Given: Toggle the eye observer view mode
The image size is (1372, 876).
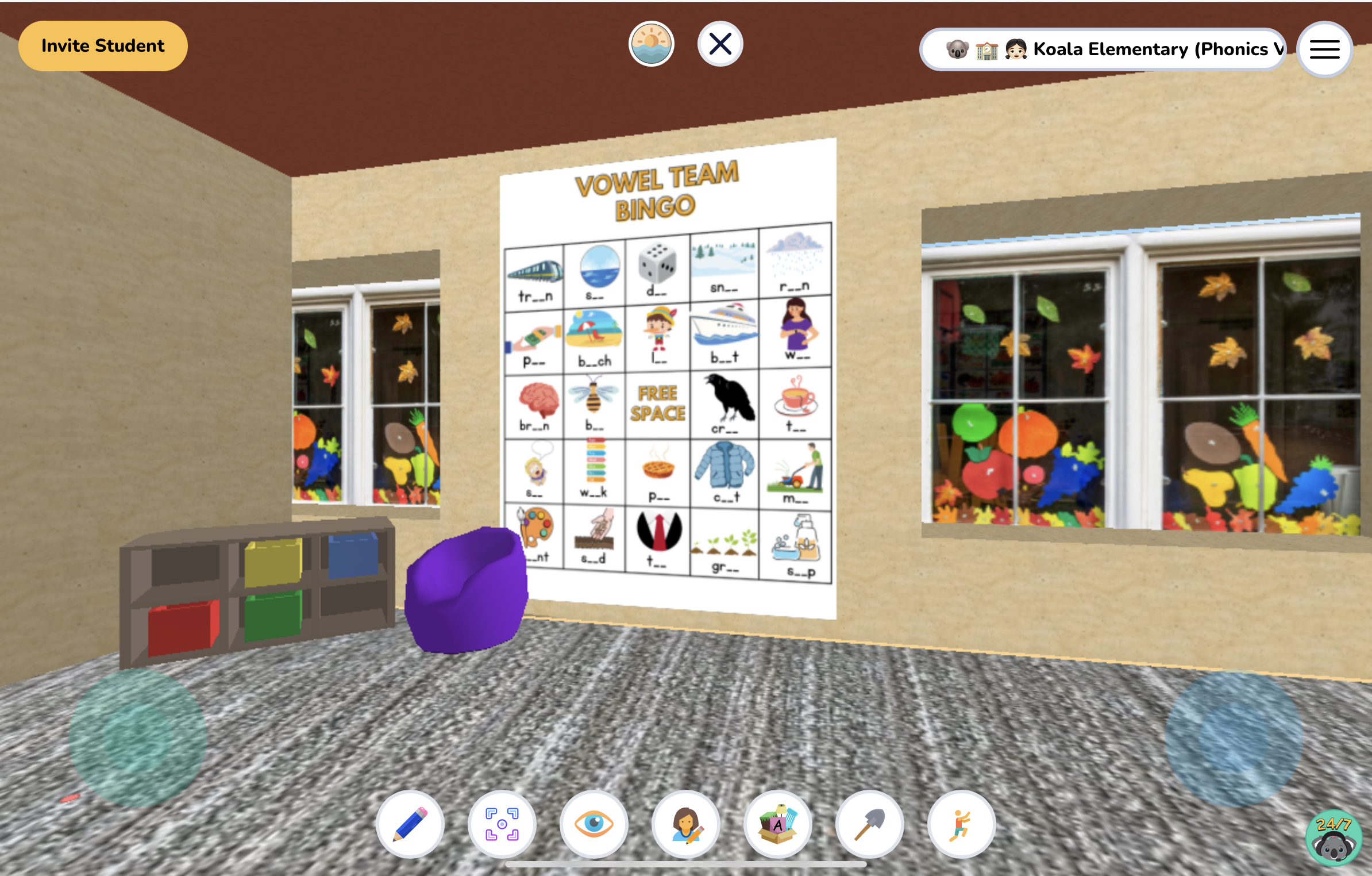Looking at the screenshot, I should pos(595,824).
